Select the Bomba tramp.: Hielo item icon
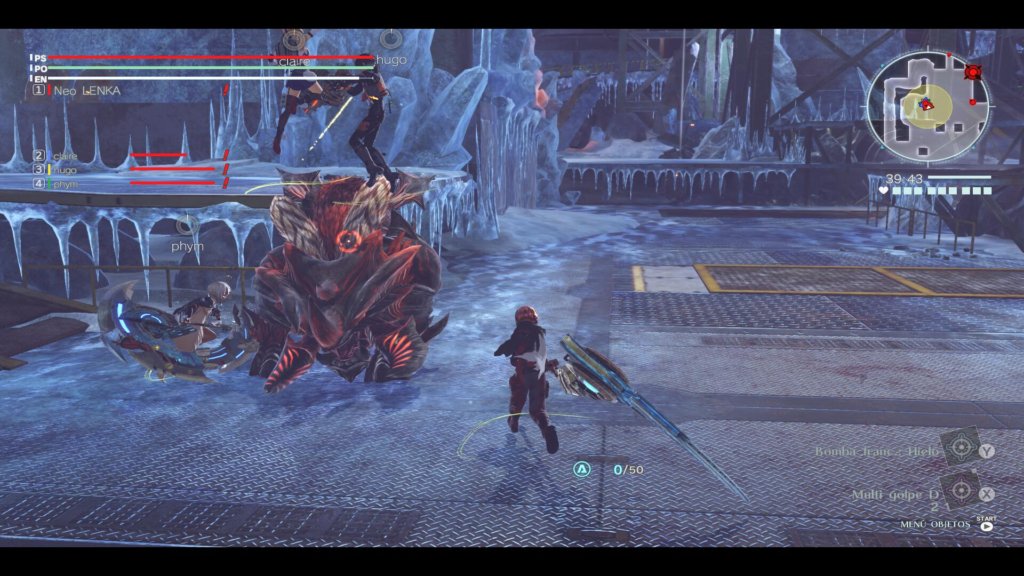This screenshot has height=576, width=1024. (x=960, y=449)
